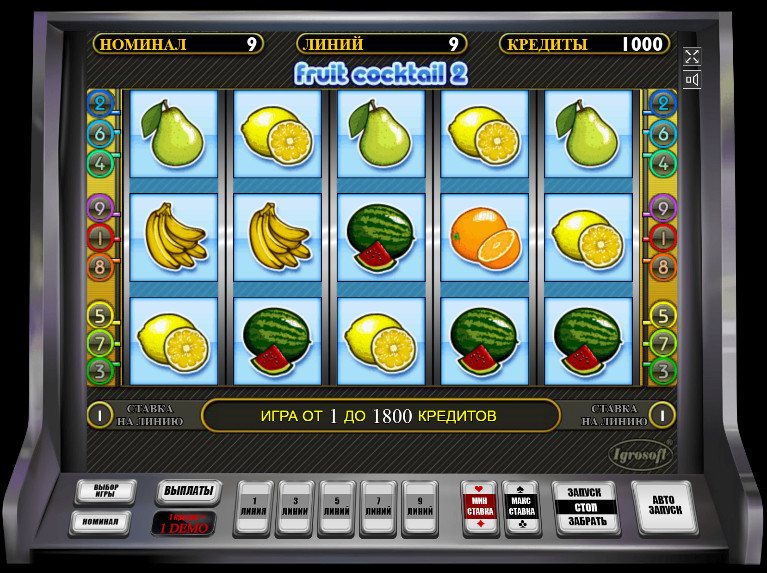
Task: Toggle fullscreen with the arrows icon
Action: tap(692, 57)
